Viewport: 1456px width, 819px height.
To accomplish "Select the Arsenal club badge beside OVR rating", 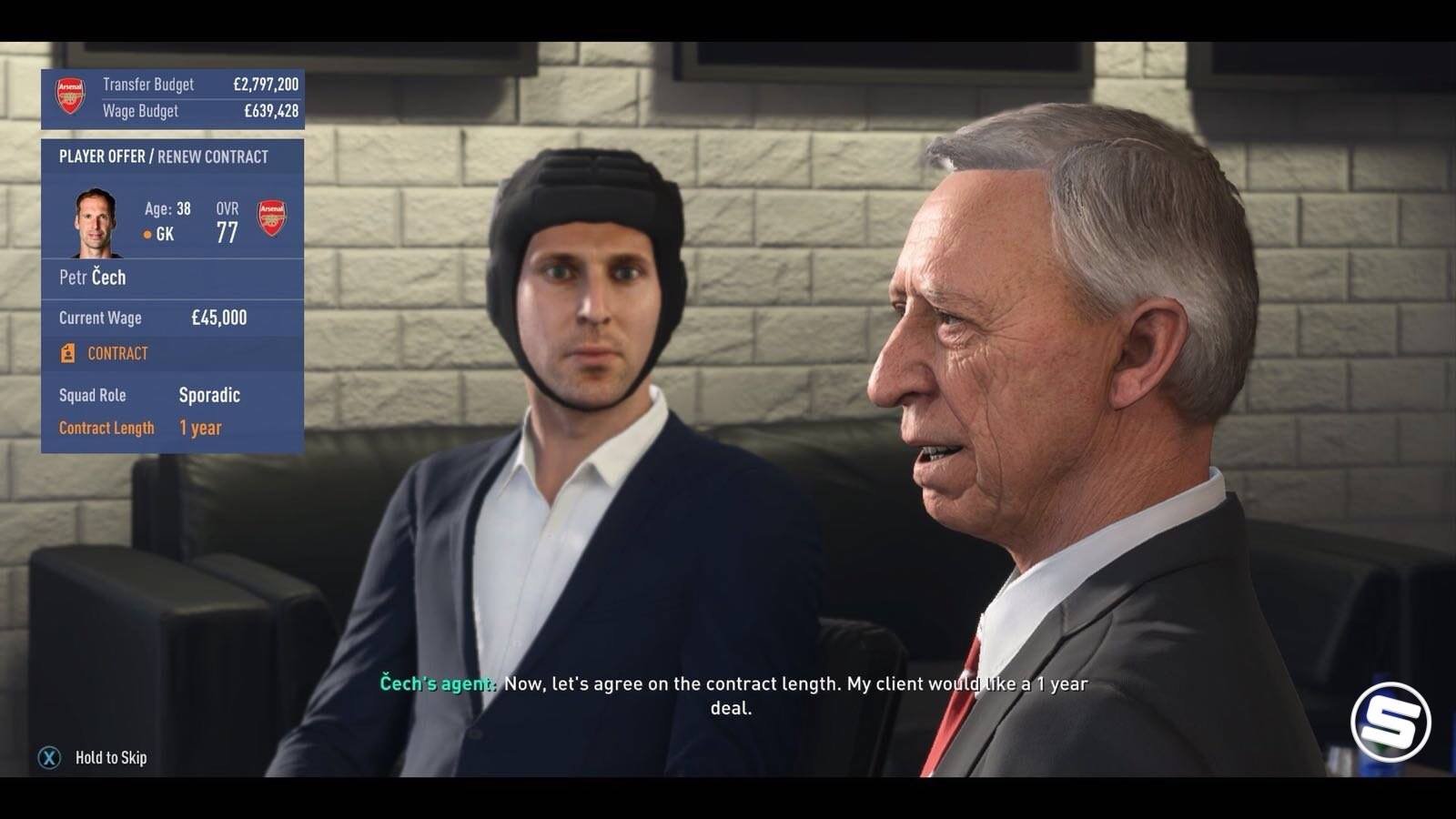I will pos(272,217).
